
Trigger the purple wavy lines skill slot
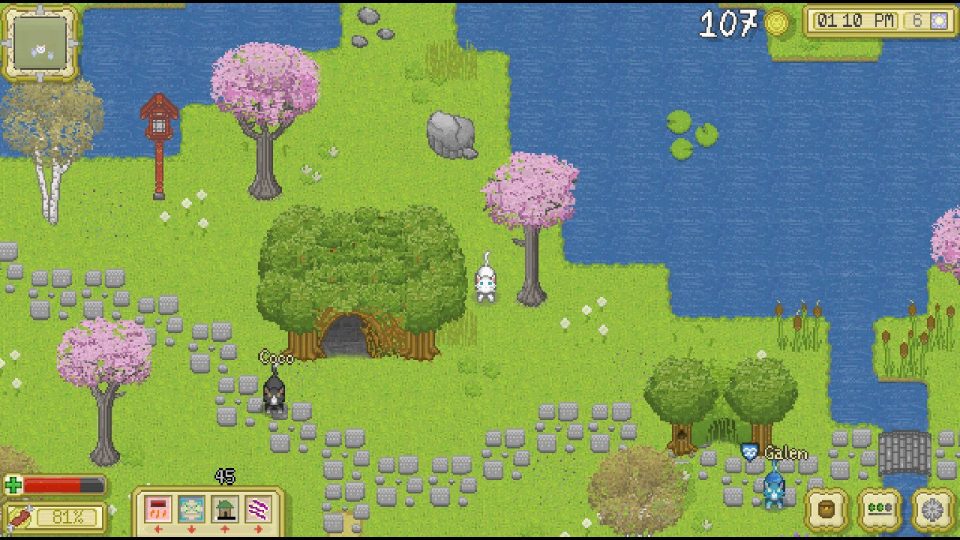[258, 509]
